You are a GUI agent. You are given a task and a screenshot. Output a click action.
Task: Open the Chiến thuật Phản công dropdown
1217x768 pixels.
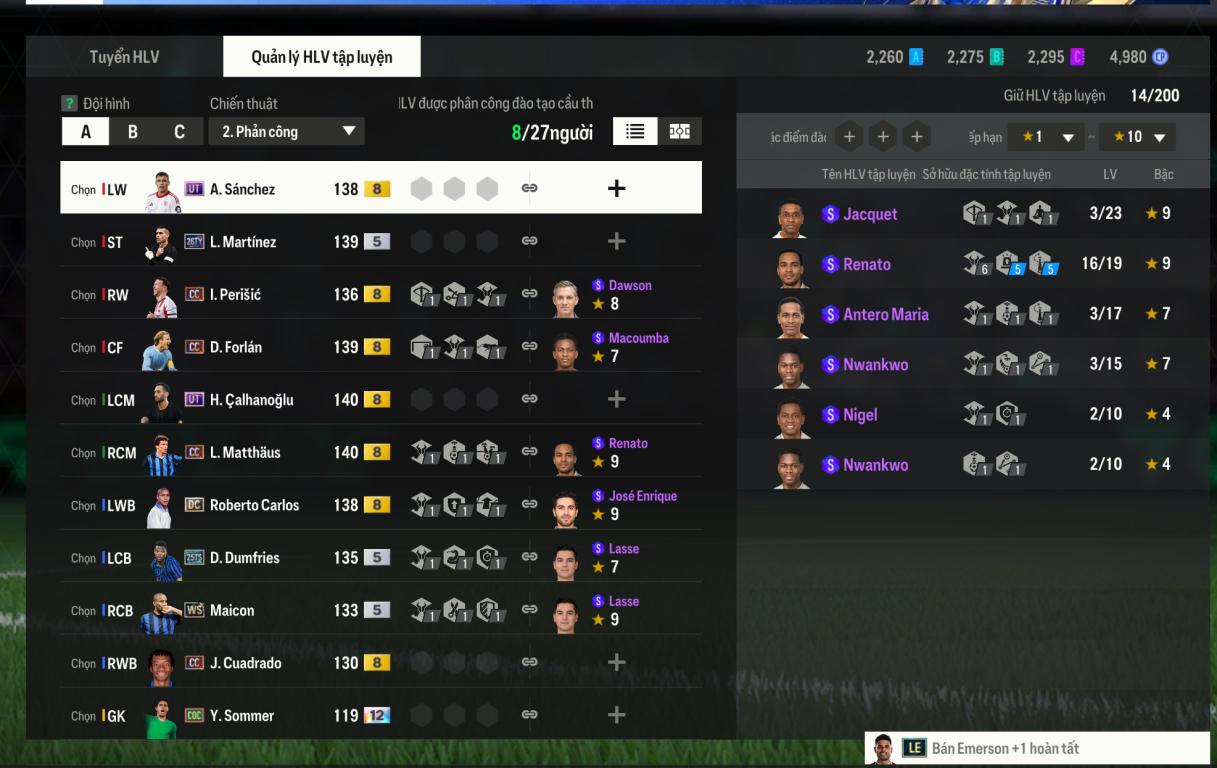coord(286,131)
